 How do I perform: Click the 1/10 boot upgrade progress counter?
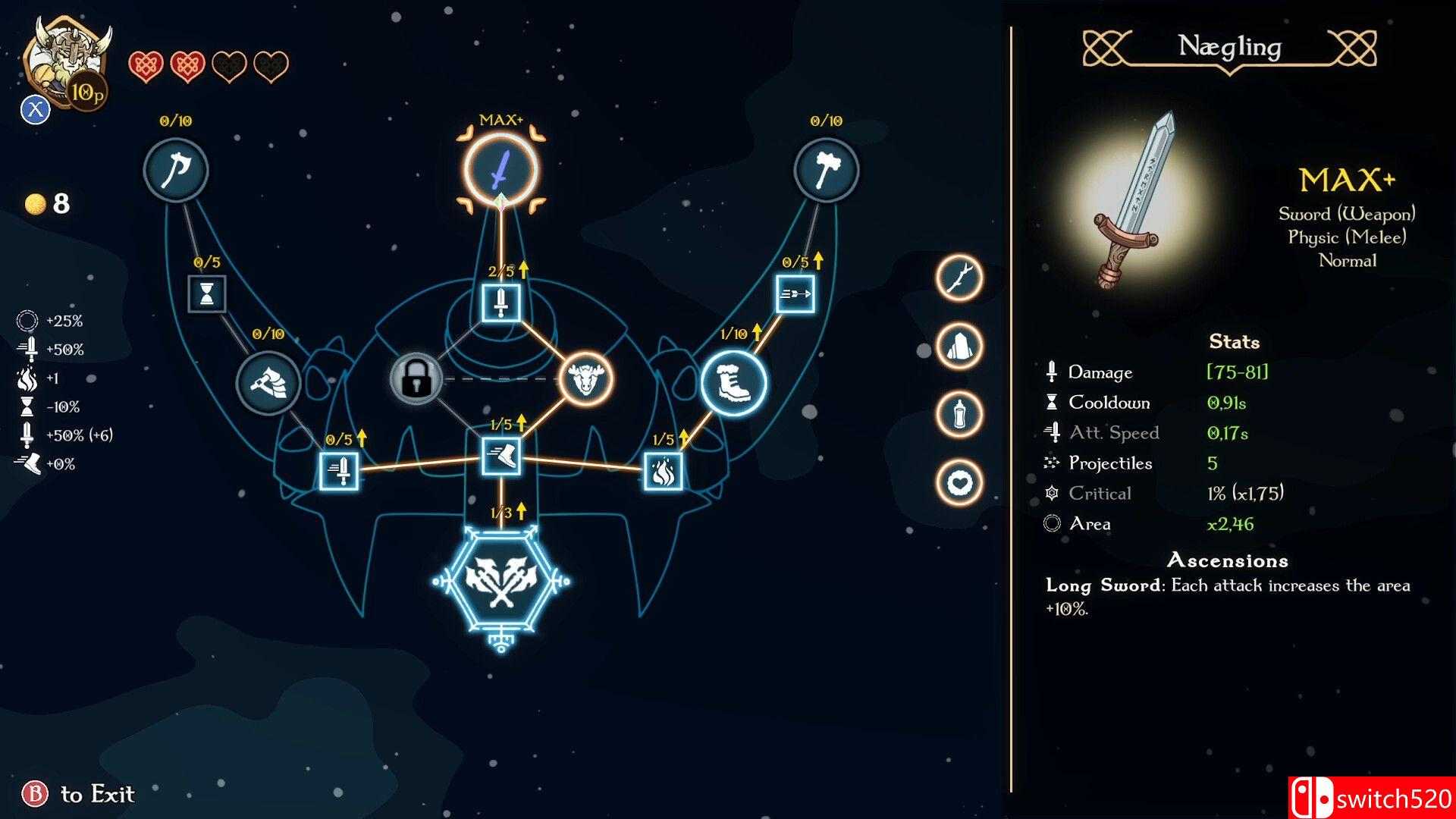(x=733, y=332)
